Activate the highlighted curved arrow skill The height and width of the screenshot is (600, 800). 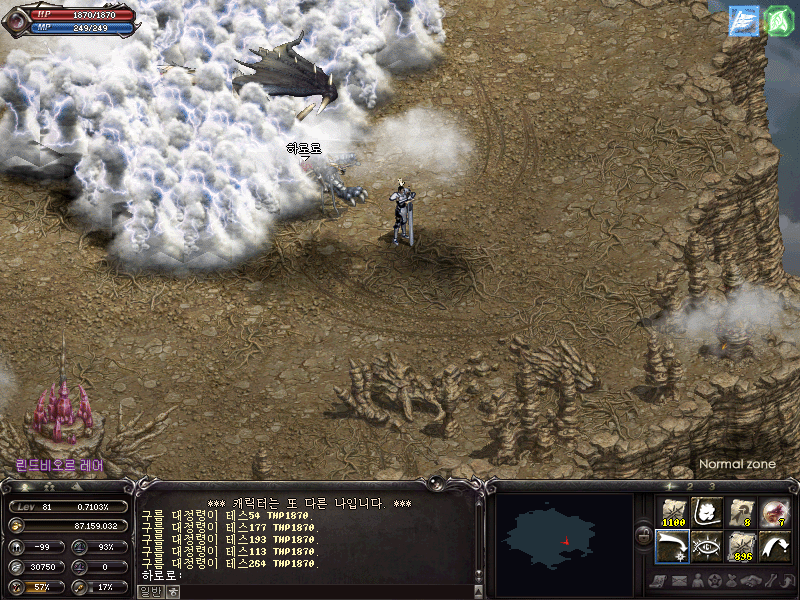tap(672, 547)
